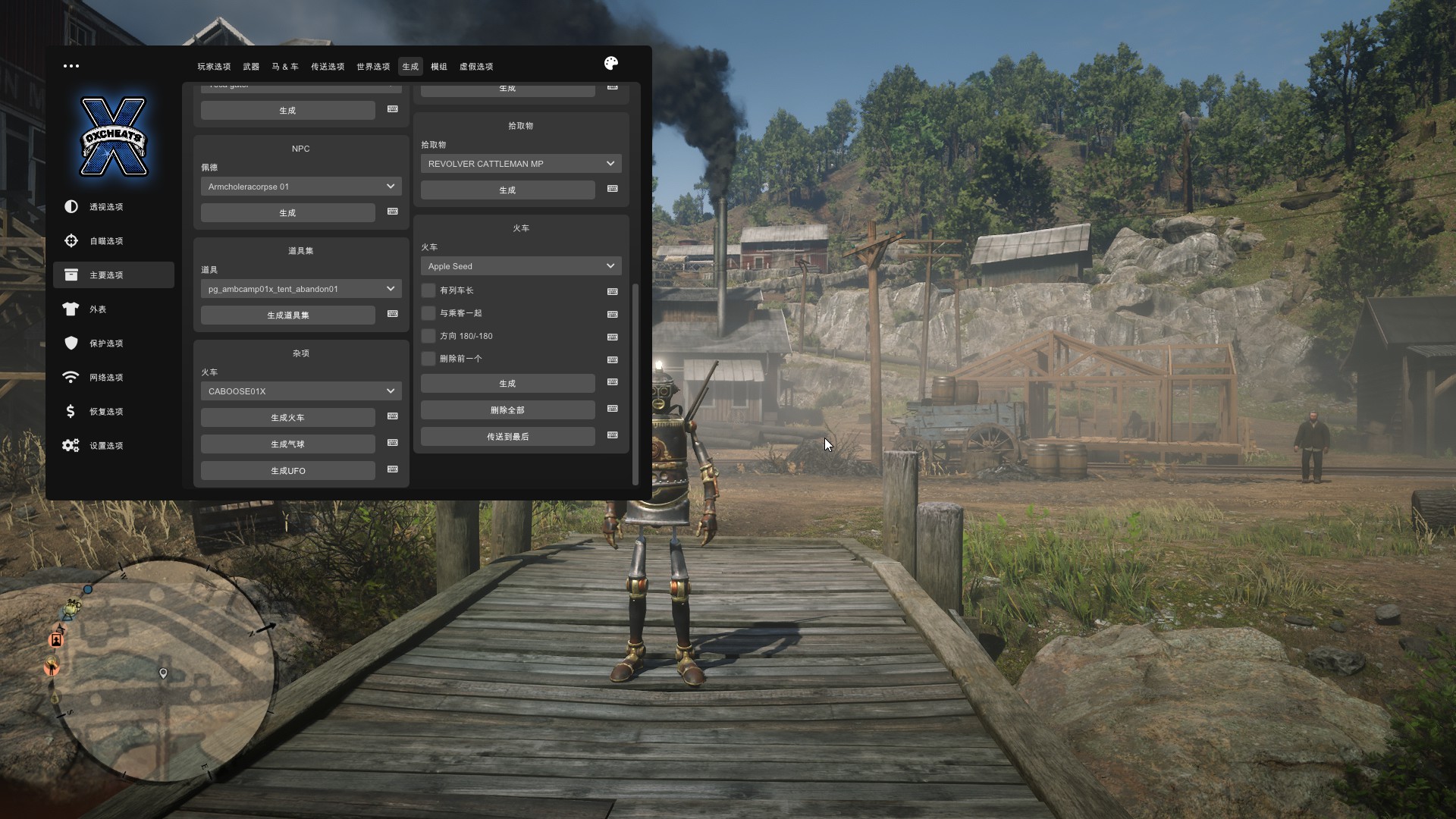
Task: Switch to the 武器 tab
Action: 251,67
